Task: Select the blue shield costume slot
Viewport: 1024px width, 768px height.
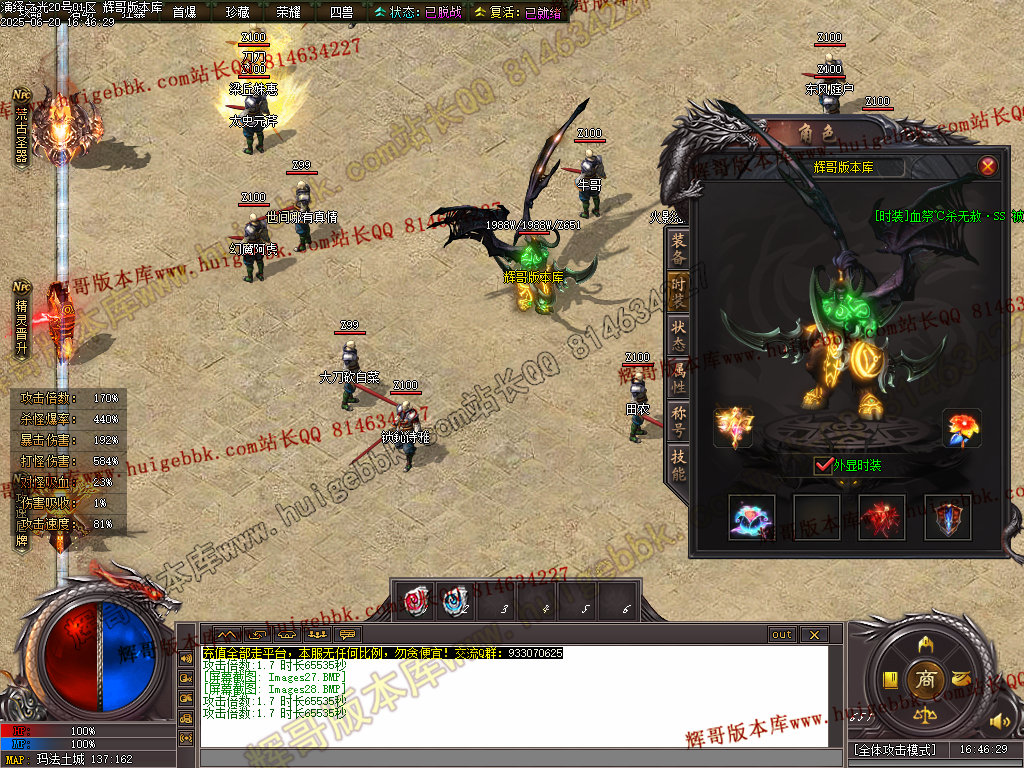Action: coord(947,517)
